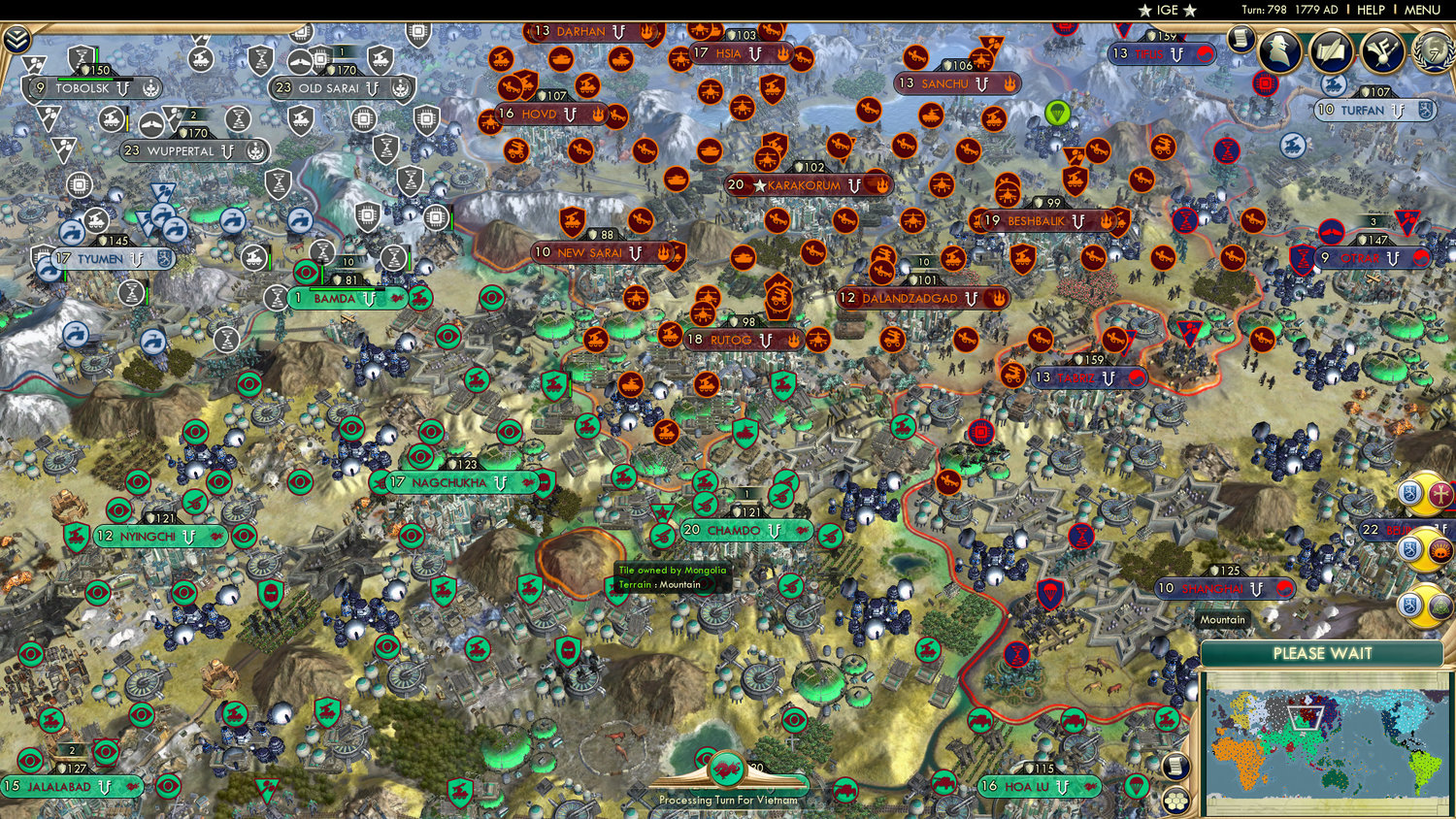
Task: Click the razing fire icon on Karakorum's banner
Action: point(882,185)
